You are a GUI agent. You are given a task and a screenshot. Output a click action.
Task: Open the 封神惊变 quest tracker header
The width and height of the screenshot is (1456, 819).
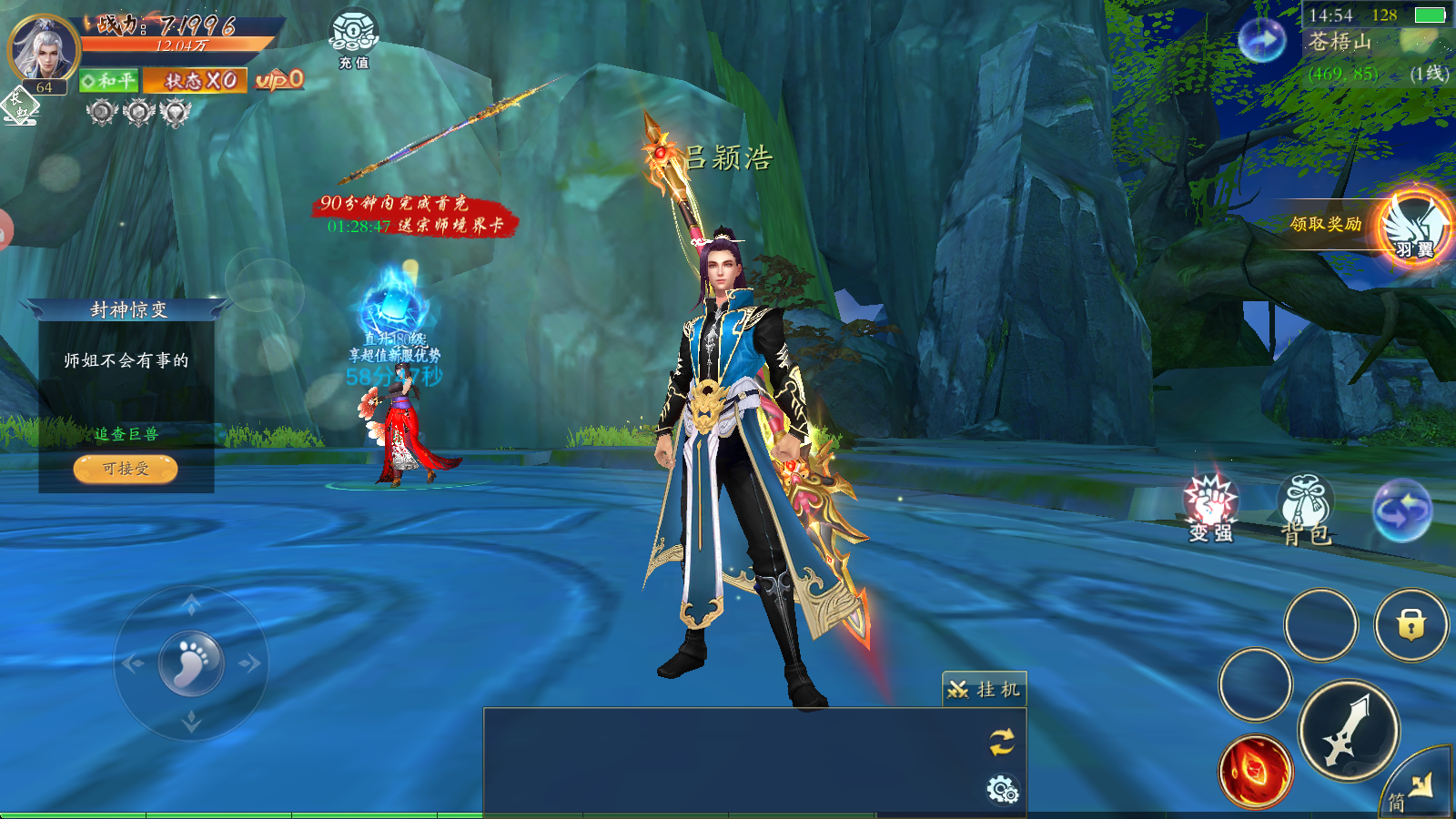coord(127,310)
